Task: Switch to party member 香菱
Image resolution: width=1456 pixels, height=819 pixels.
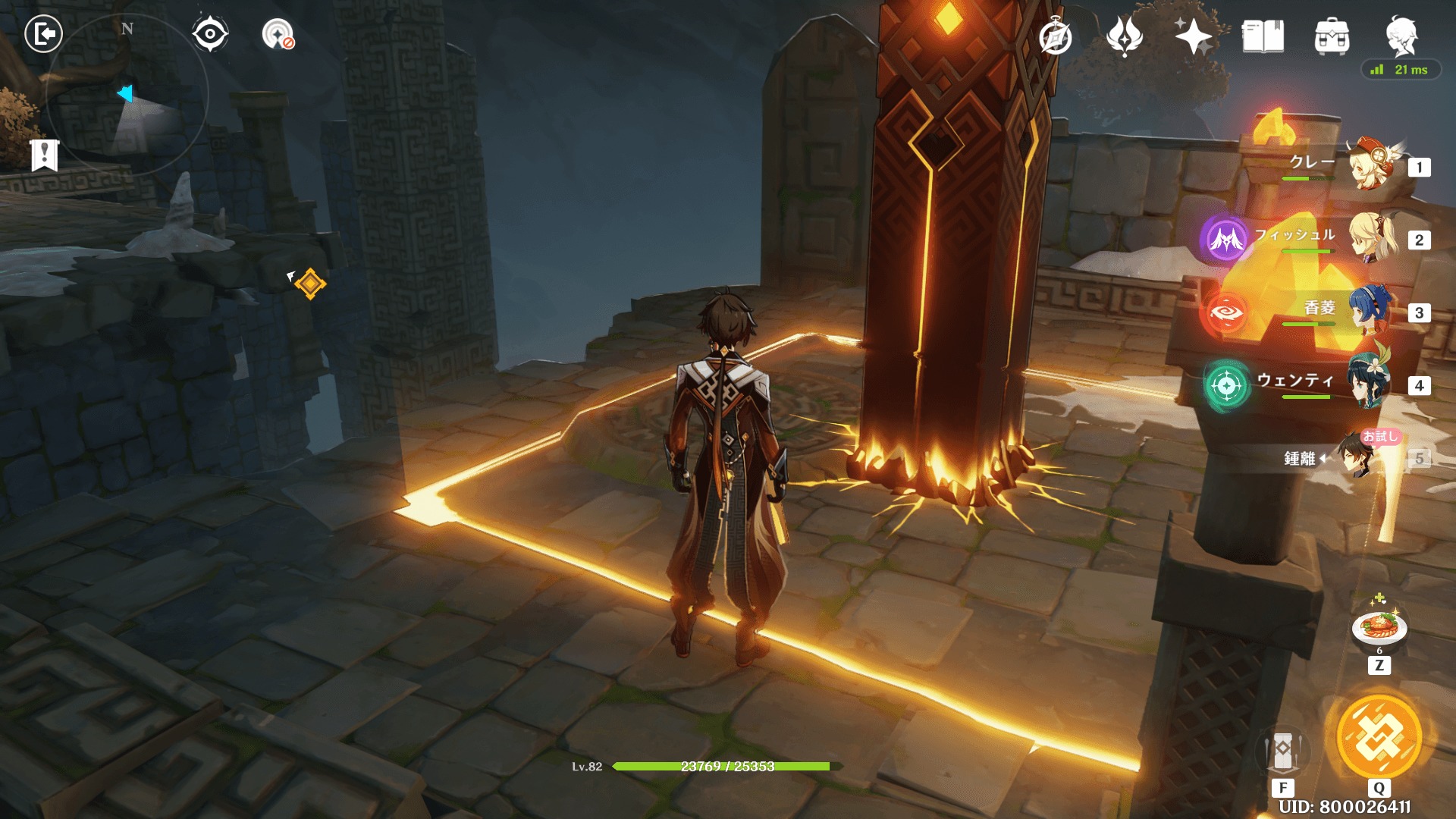Action: coord(1370,310)
